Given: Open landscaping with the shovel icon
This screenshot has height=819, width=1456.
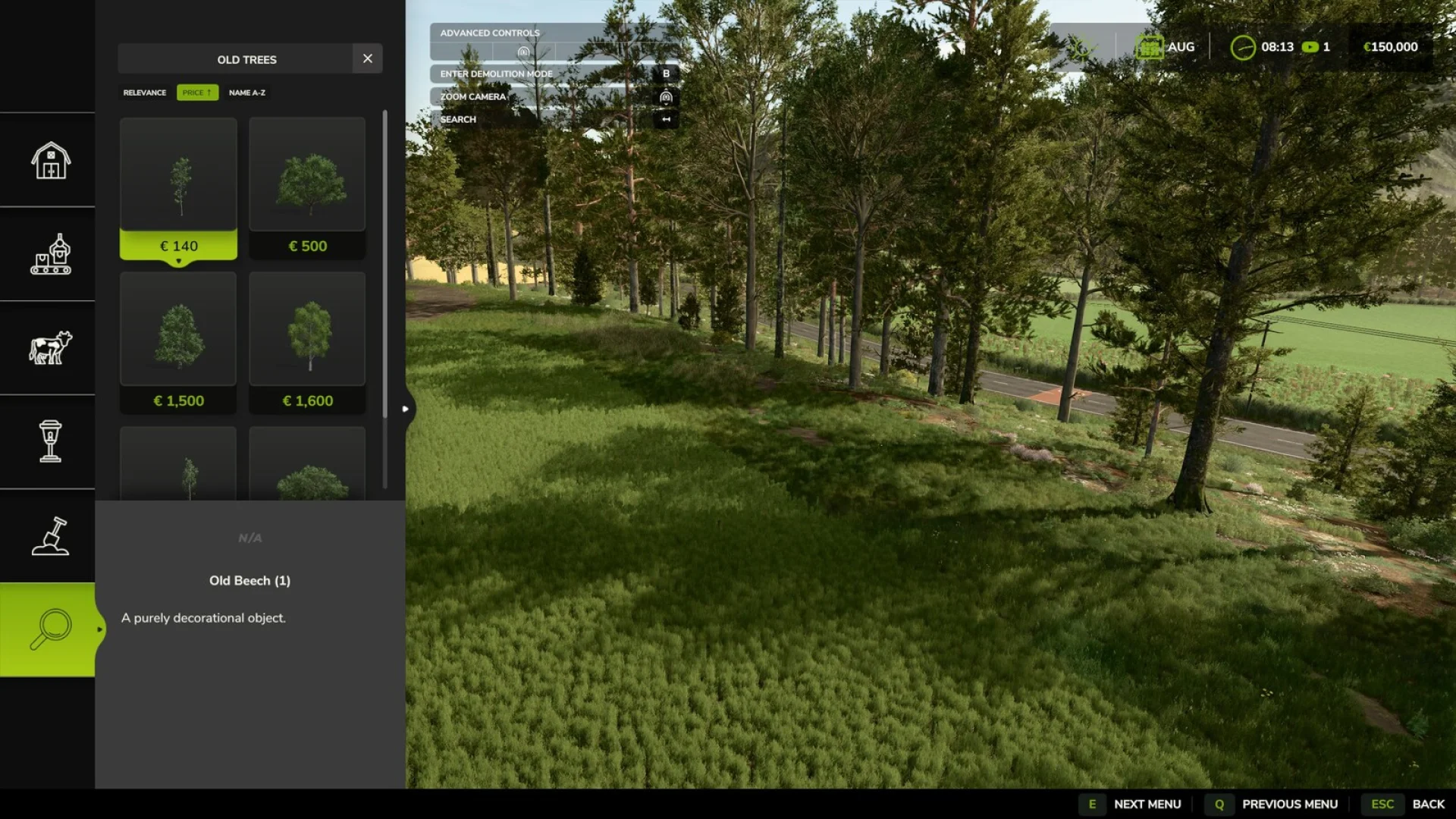Looking at the screenshot, I should (48, 537).
